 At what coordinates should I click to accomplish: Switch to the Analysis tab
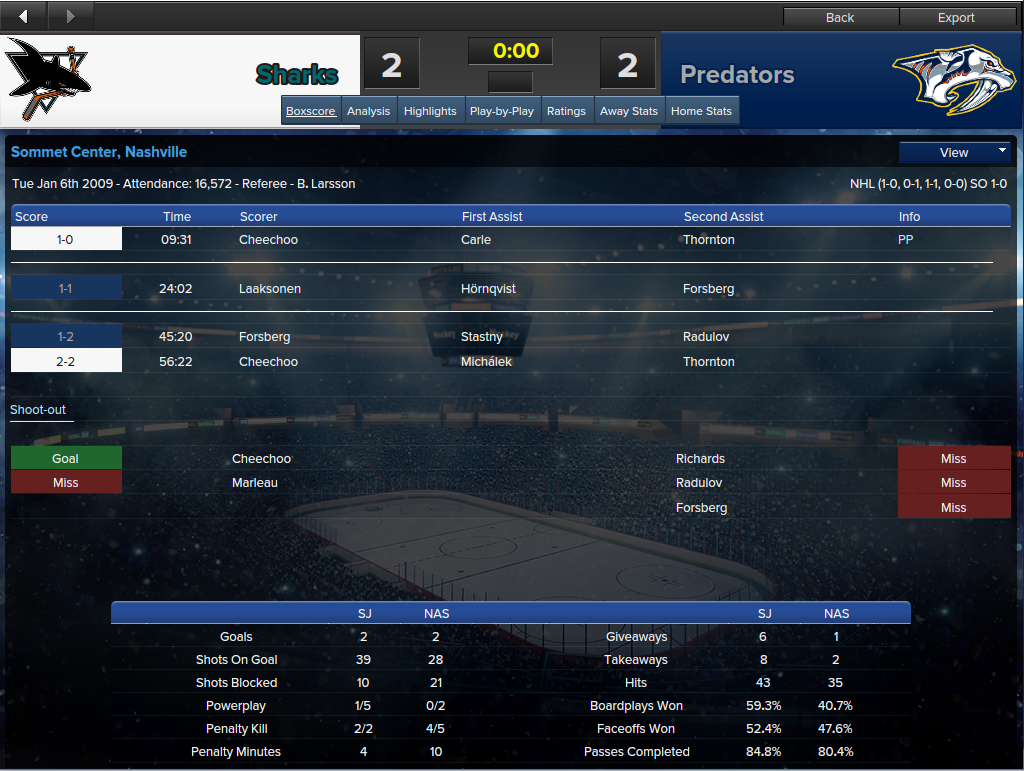click(x=368, y=111)
